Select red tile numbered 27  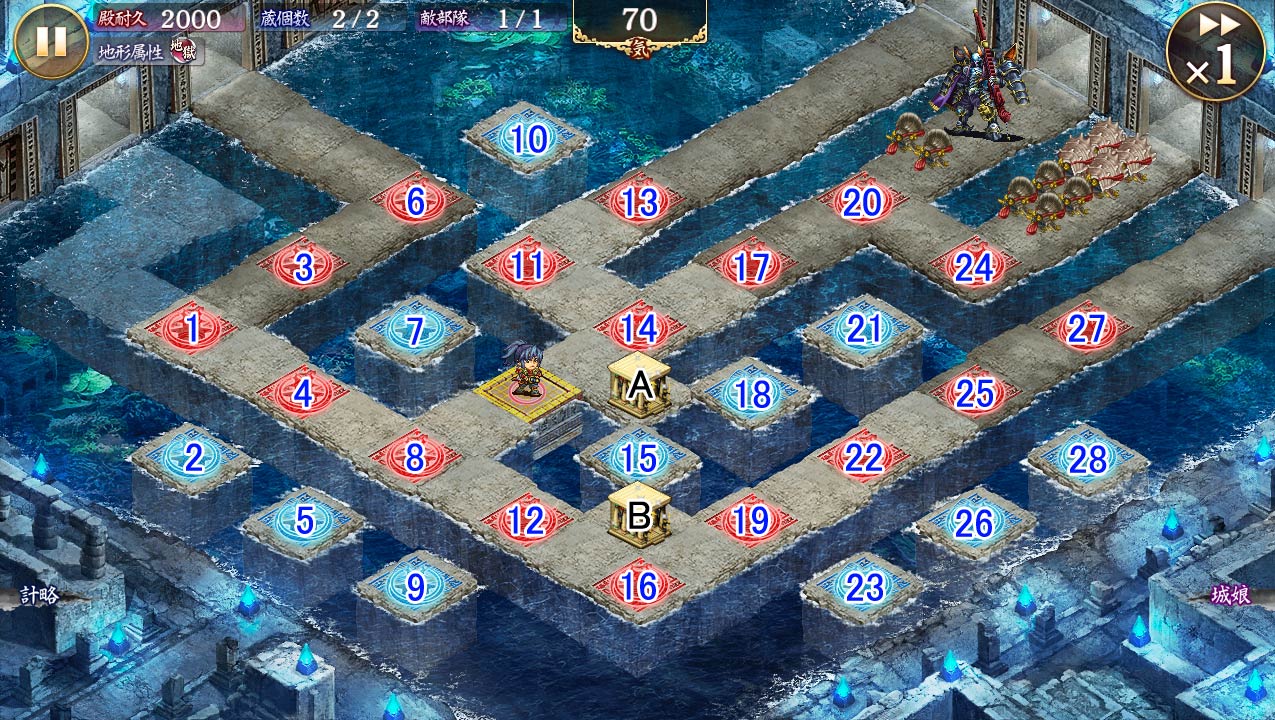click(x=1087, y=329)
